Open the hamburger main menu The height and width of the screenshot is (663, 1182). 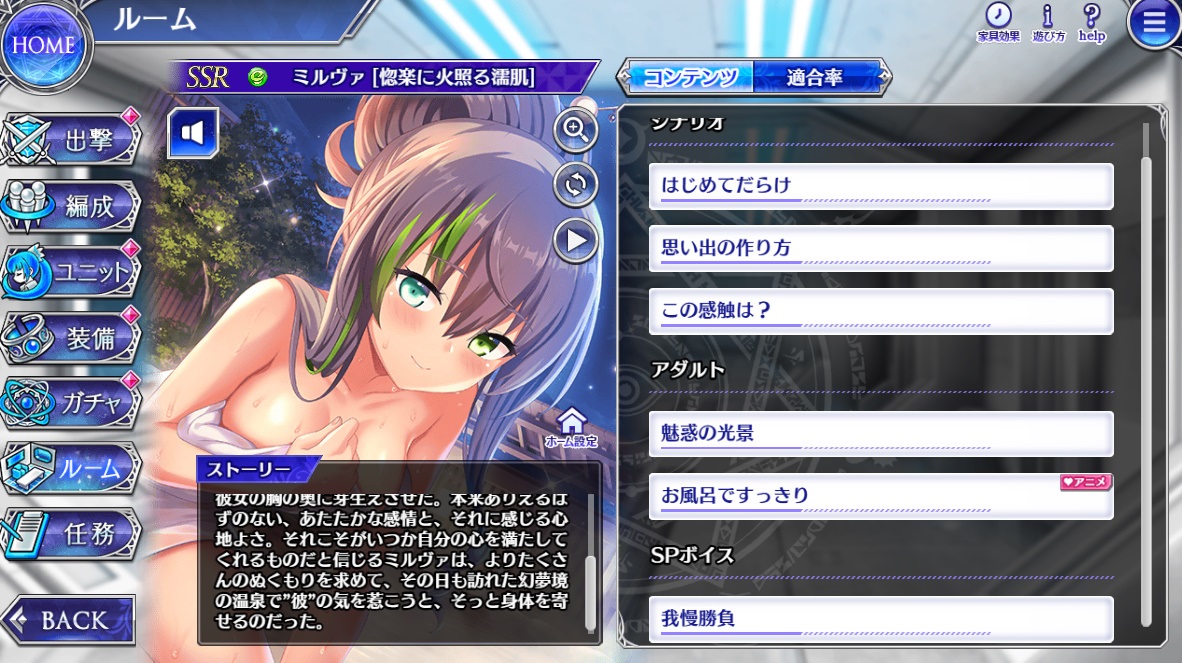coord(1154,25)
